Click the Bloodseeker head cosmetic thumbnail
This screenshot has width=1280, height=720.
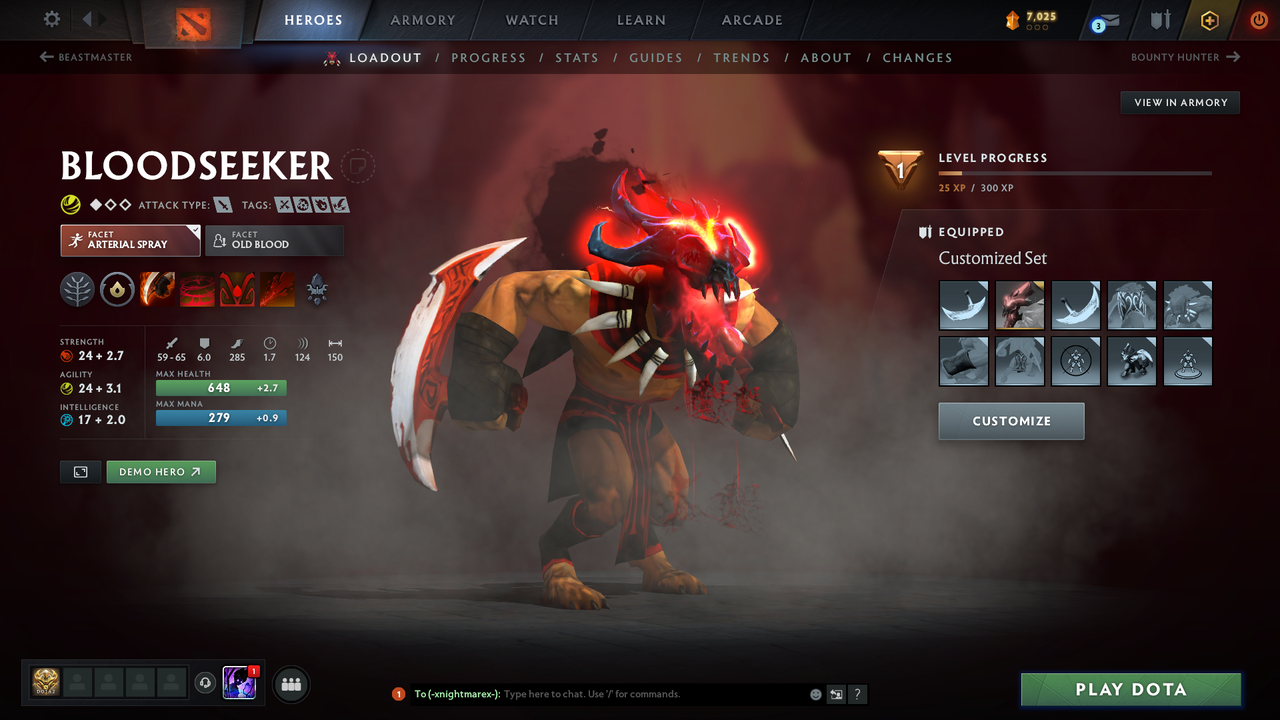[1019, 305]
